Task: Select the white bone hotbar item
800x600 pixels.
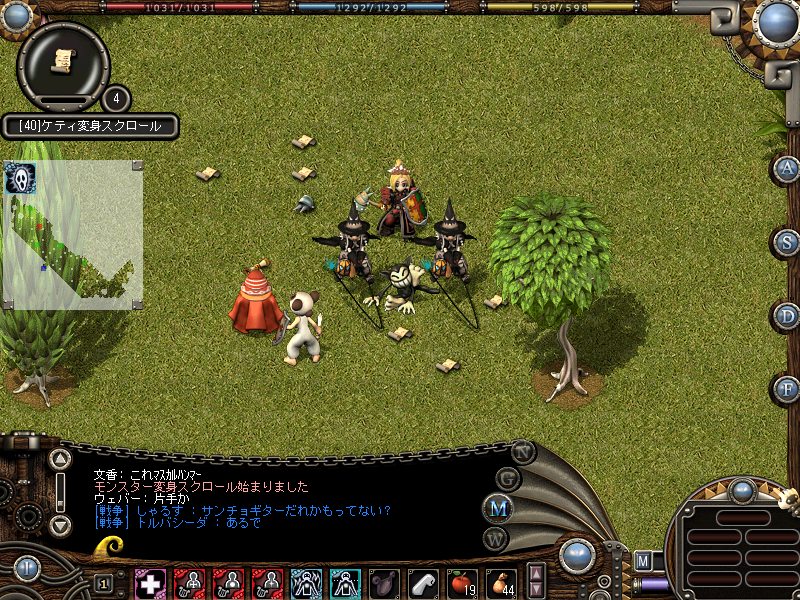Action: pyautogui.click(x=424, y=582)
